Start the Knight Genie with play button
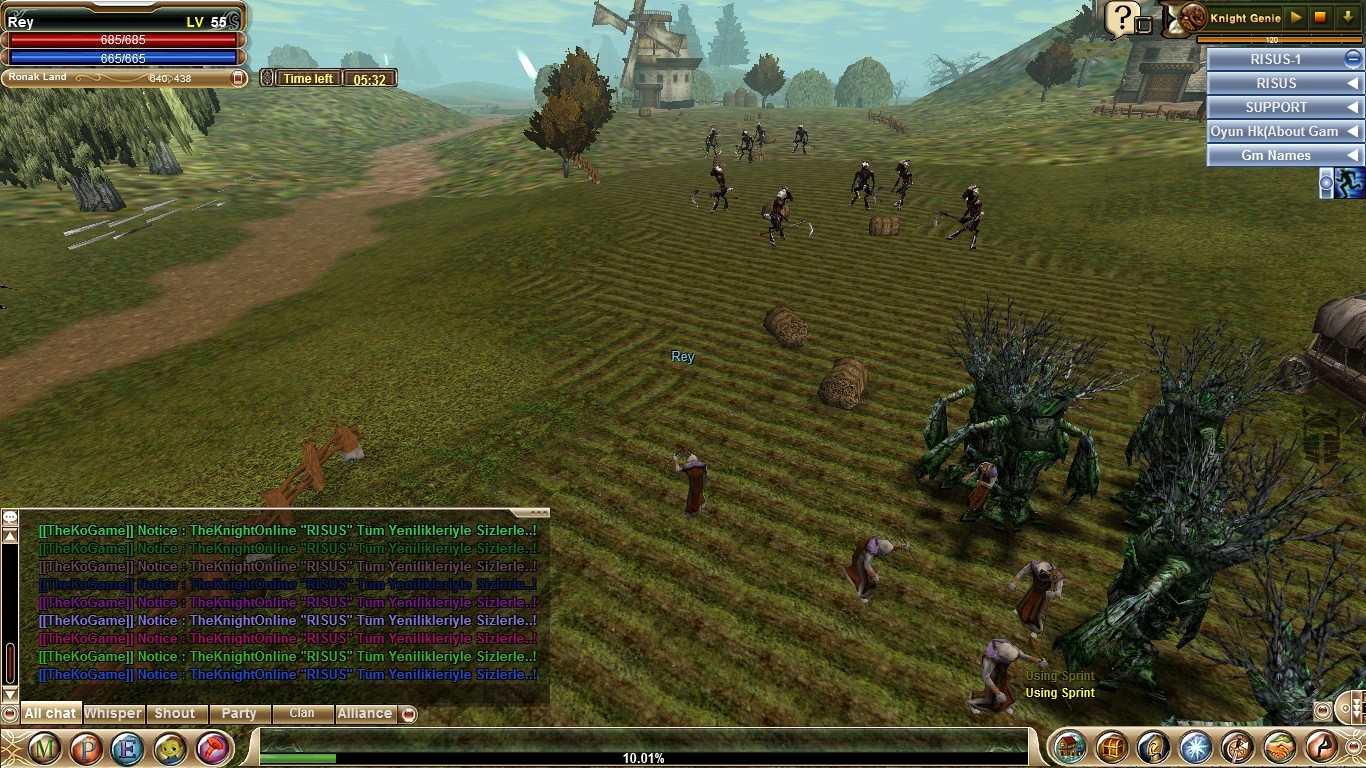 click(1296, 18)
